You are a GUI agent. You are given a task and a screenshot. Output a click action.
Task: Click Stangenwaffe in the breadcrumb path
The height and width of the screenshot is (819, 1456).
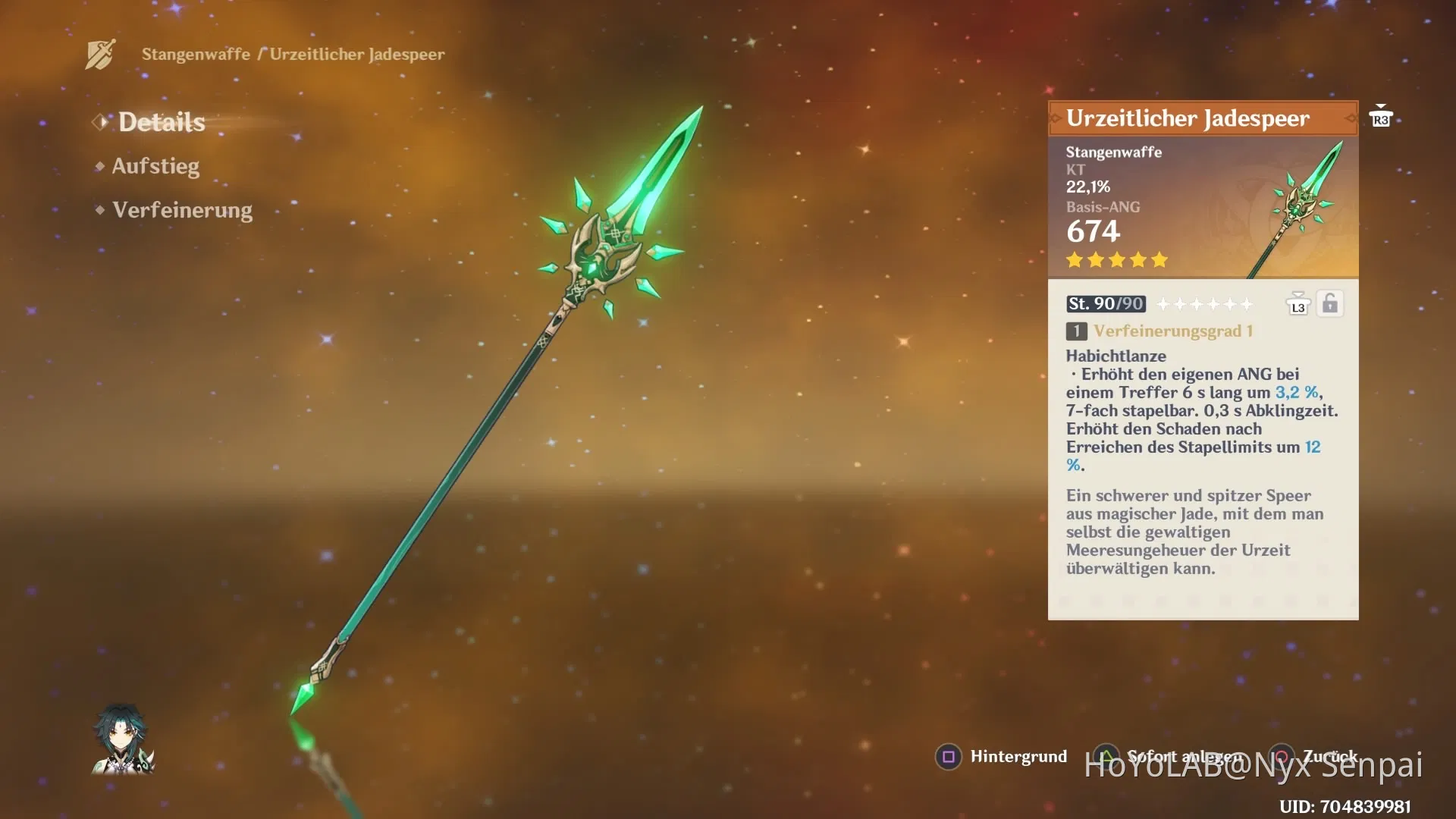(x=196, y=54)
